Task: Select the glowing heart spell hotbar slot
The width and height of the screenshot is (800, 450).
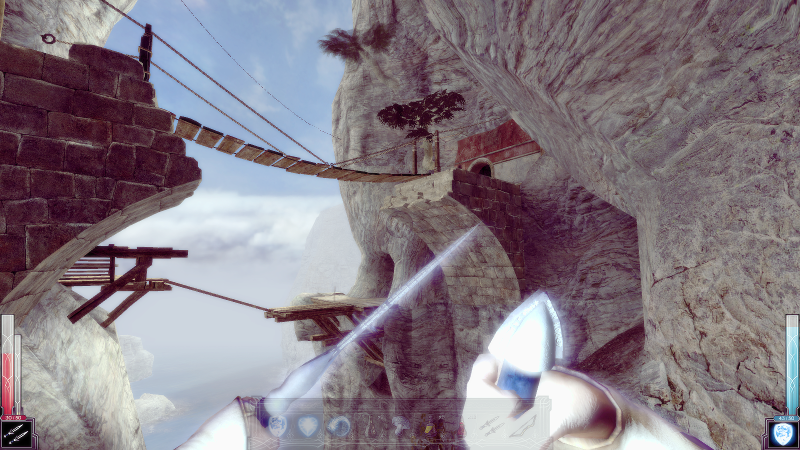Action: pos(308,426)
